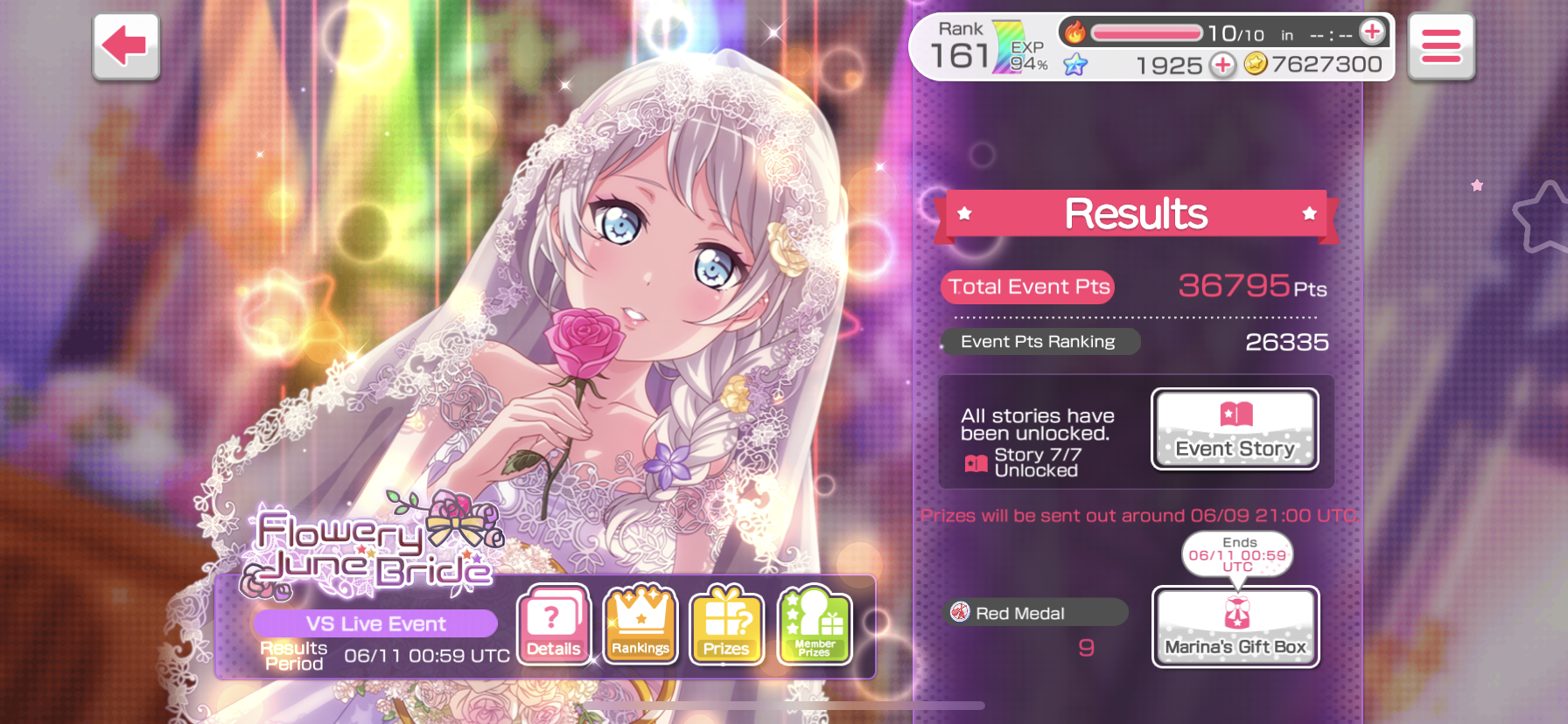Show event Details
Image resolution: width=1568 pixels, height=724 pixels.
pyautogui.click(x=554, y=625)
